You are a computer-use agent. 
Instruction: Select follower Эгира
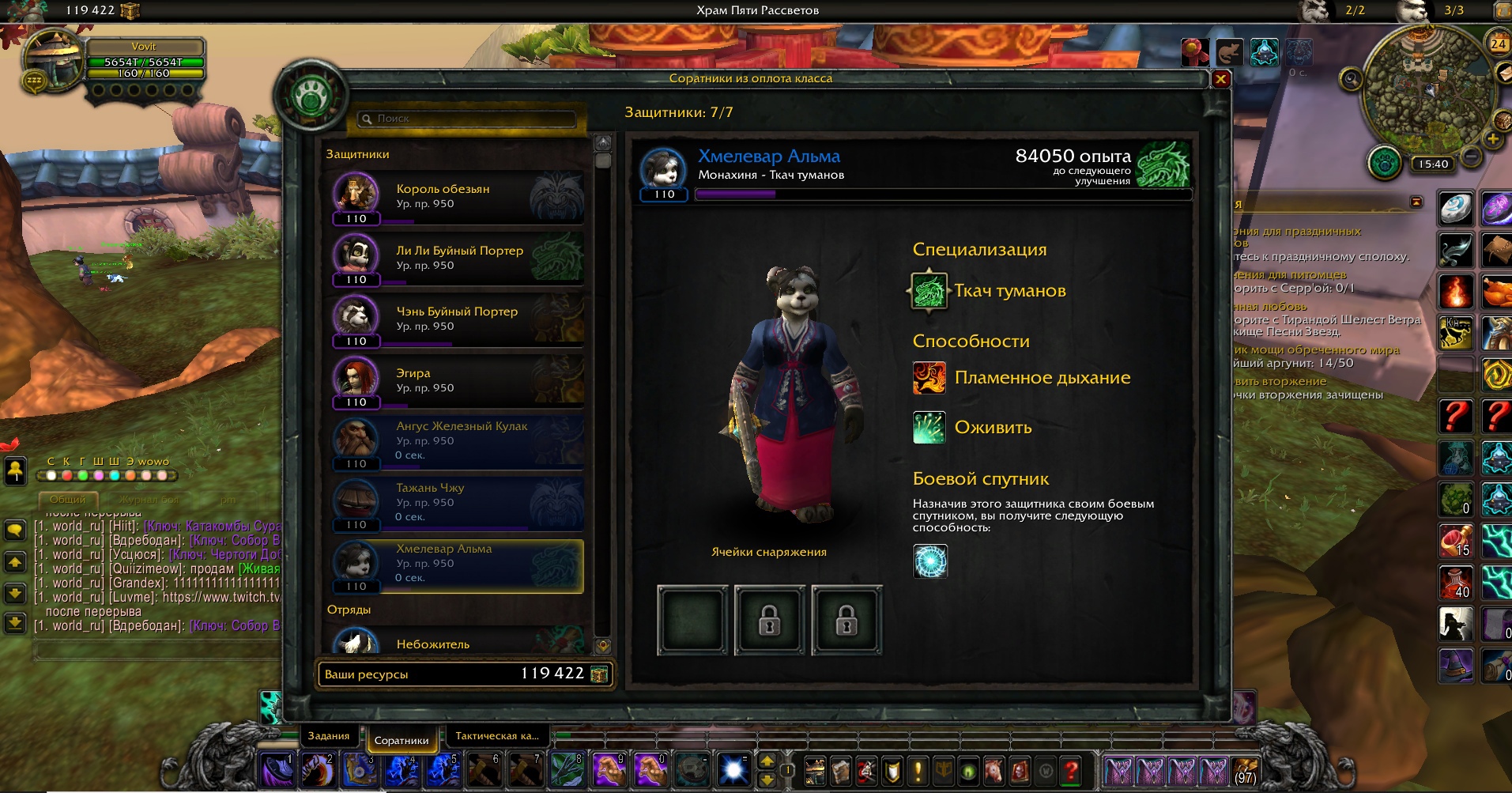click(458, 380)
